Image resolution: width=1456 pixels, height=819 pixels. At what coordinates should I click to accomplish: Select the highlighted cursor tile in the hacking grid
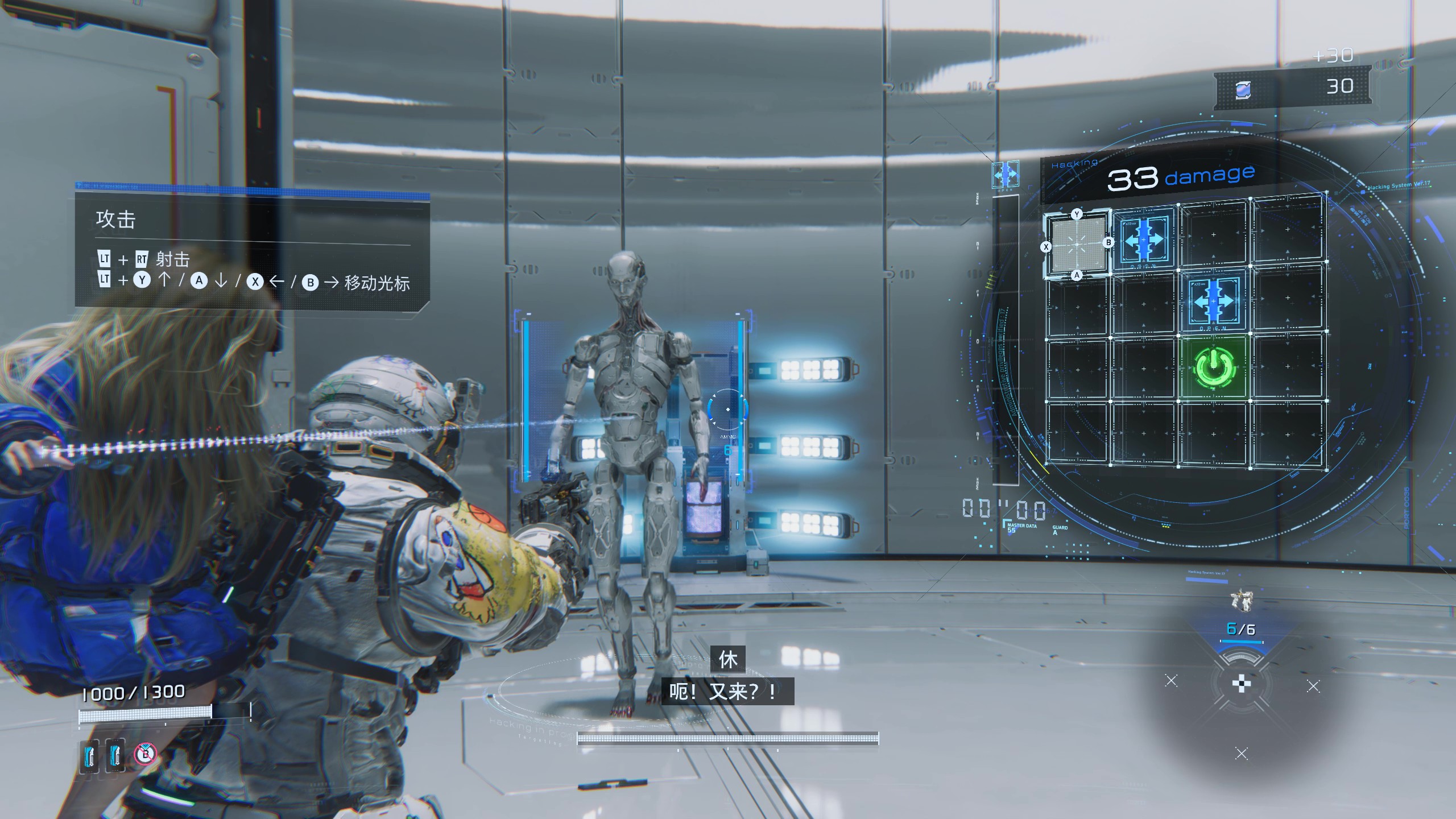coord(1077,245)
